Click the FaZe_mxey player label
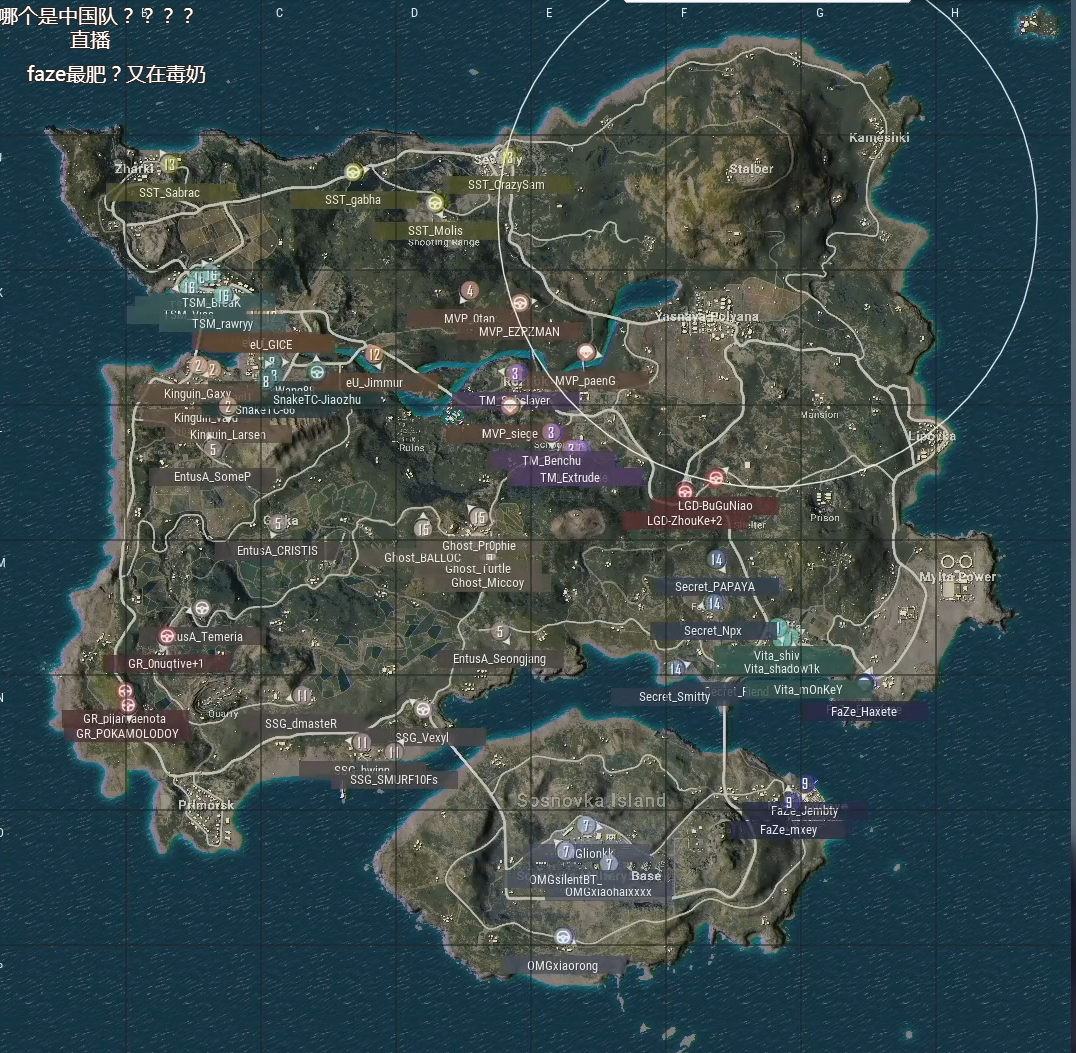 tap(788, 830)
